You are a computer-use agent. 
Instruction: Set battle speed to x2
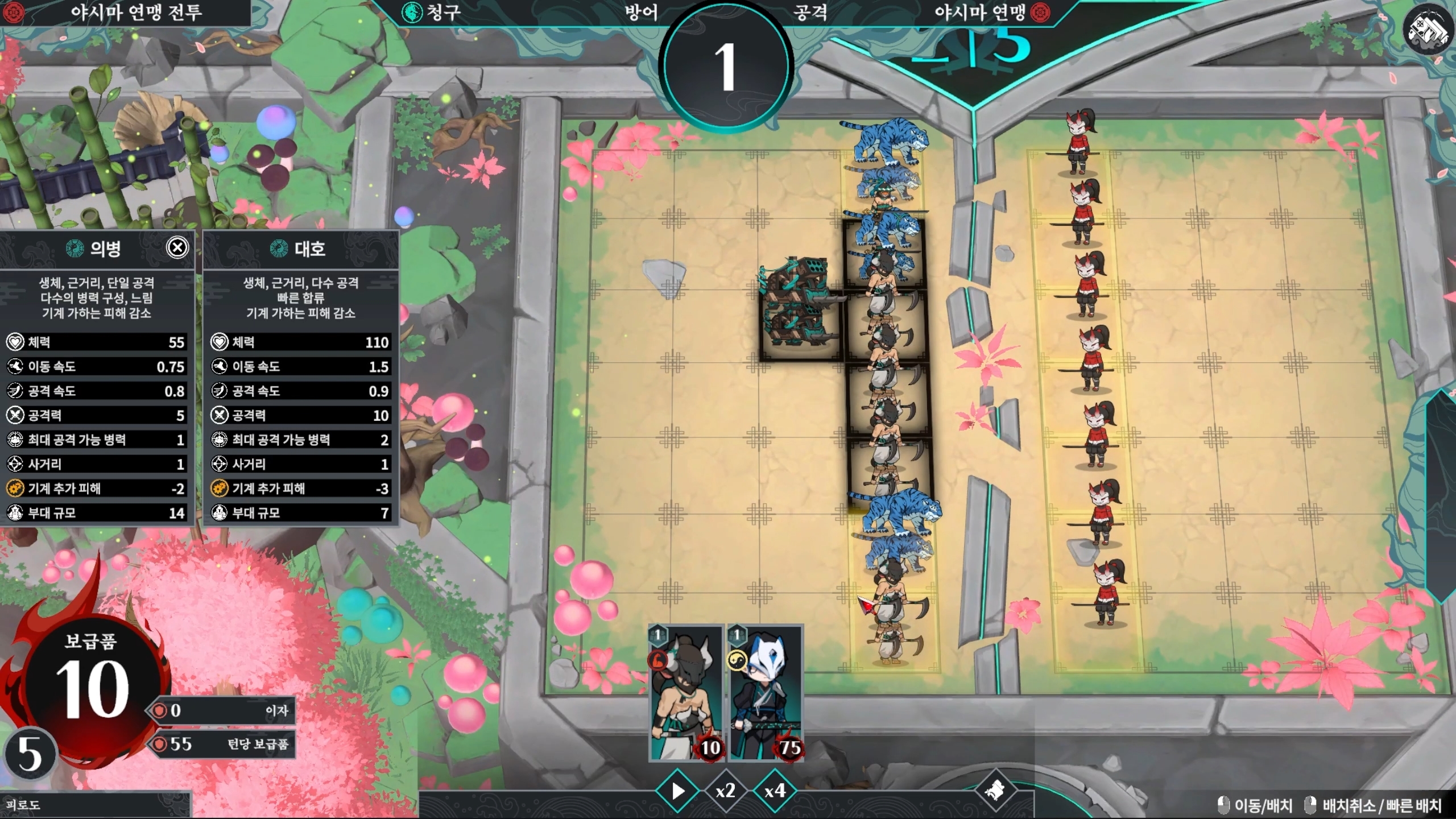coord(725,791)
